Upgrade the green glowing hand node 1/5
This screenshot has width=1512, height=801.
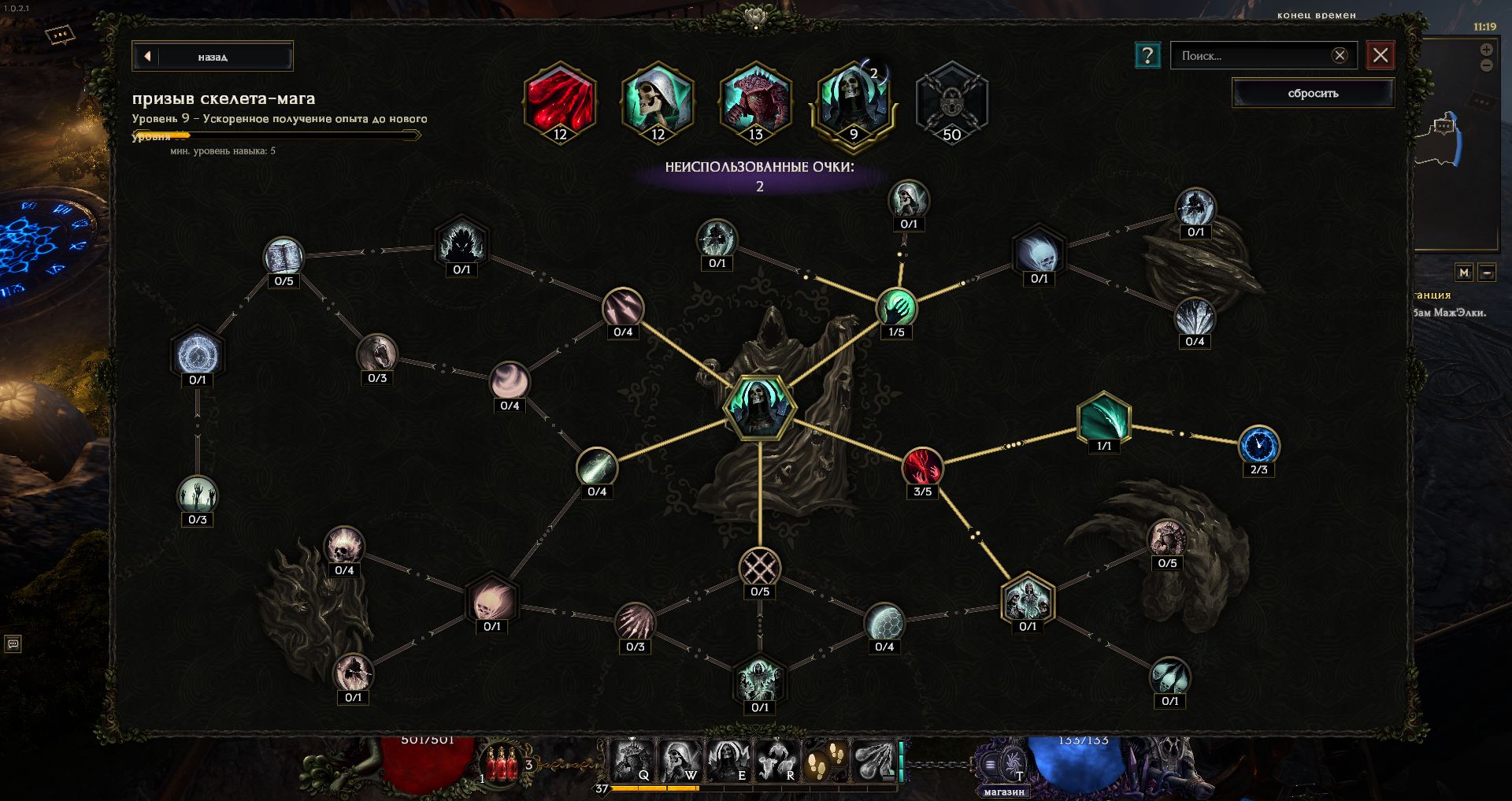click(x=896, y=307)
